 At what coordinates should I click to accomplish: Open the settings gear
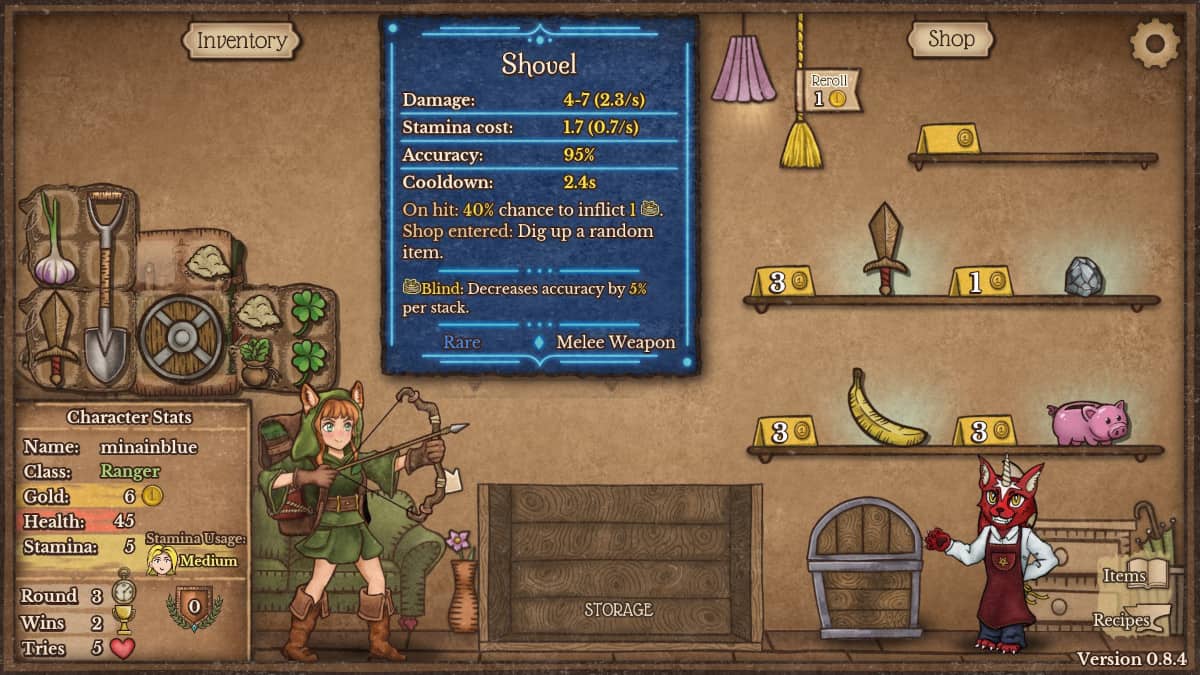(1154, 43)
